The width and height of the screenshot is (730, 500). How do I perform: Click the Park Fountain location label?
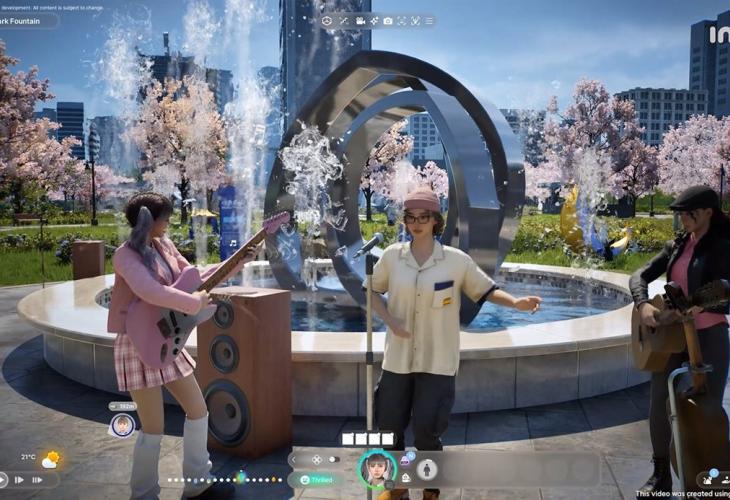coord(25,20)
